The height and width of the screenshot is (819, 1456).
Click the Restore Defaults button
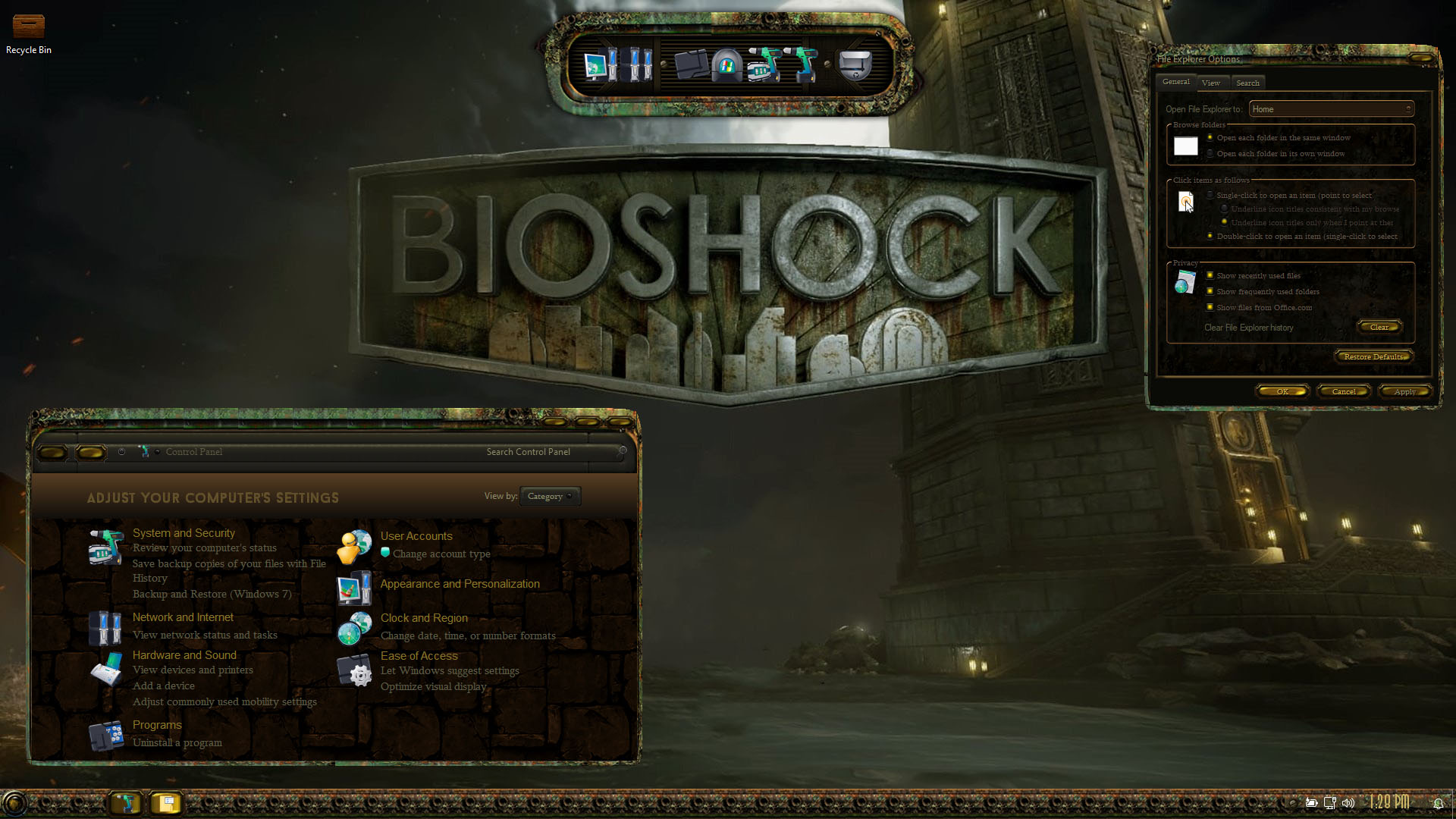[1373, 356]
